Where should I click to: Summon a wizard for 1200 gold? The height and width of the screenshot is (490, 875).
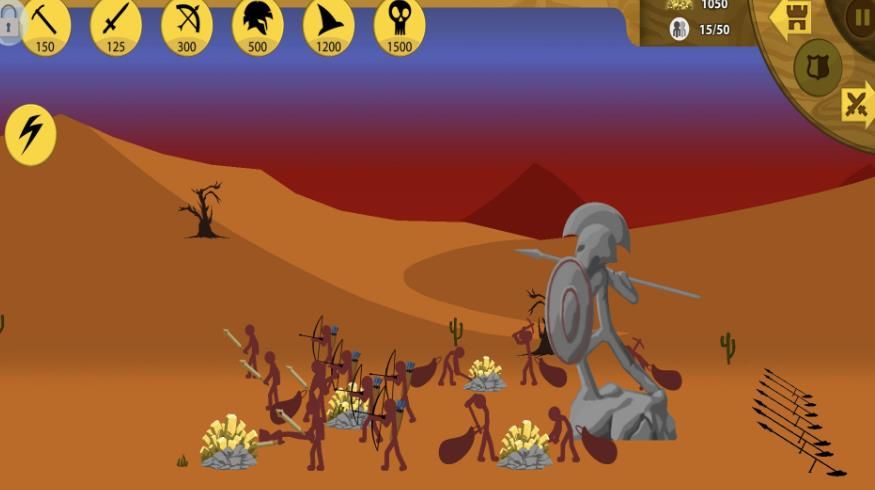(x=329, y=25)
